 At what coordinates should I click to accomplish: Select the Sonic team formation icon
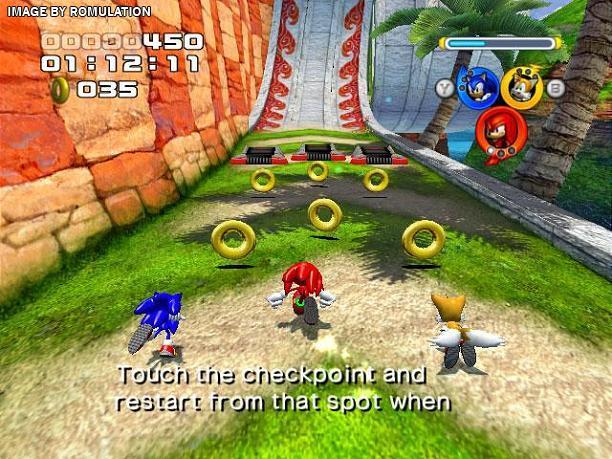475,87
